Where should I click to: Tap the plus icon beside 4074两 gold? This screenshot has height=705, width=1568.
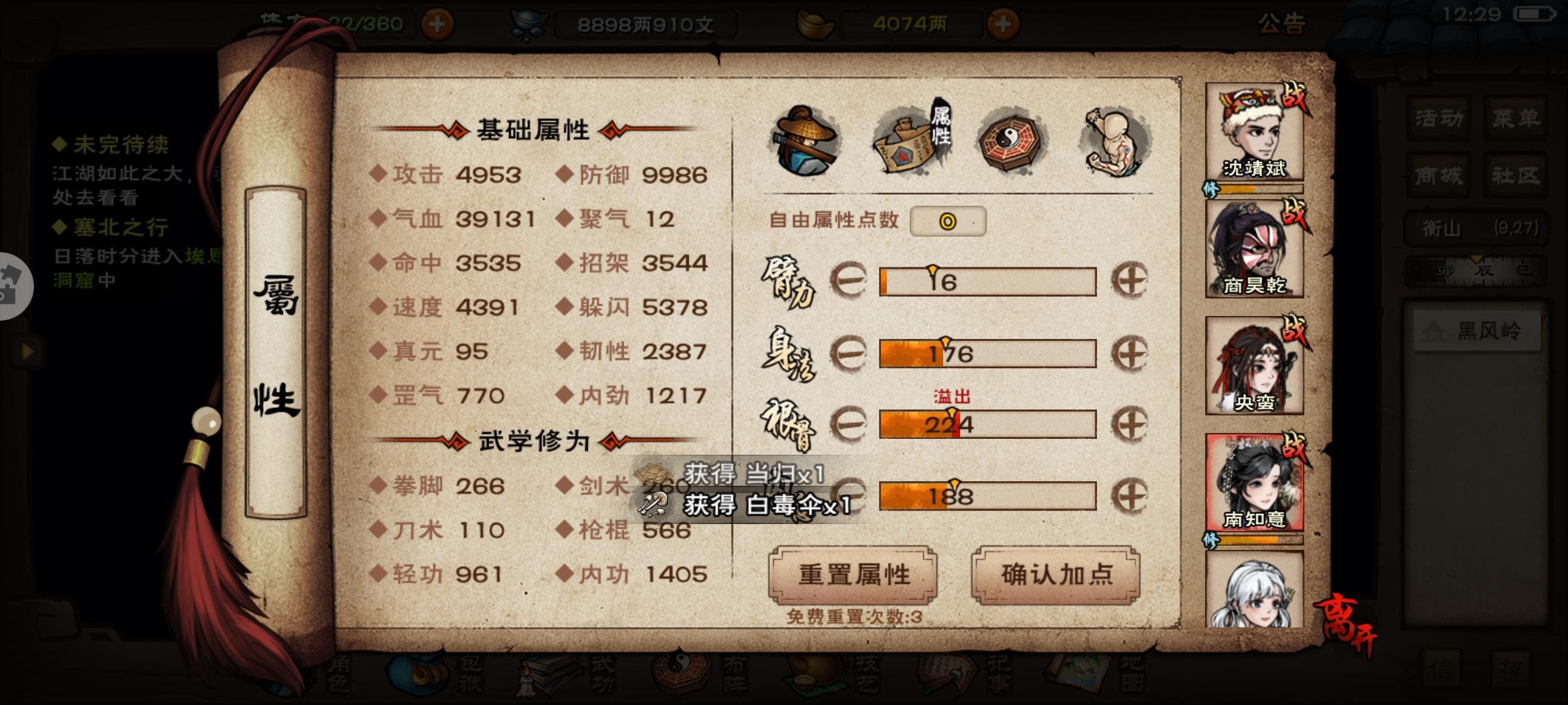tap(1004, 22)
